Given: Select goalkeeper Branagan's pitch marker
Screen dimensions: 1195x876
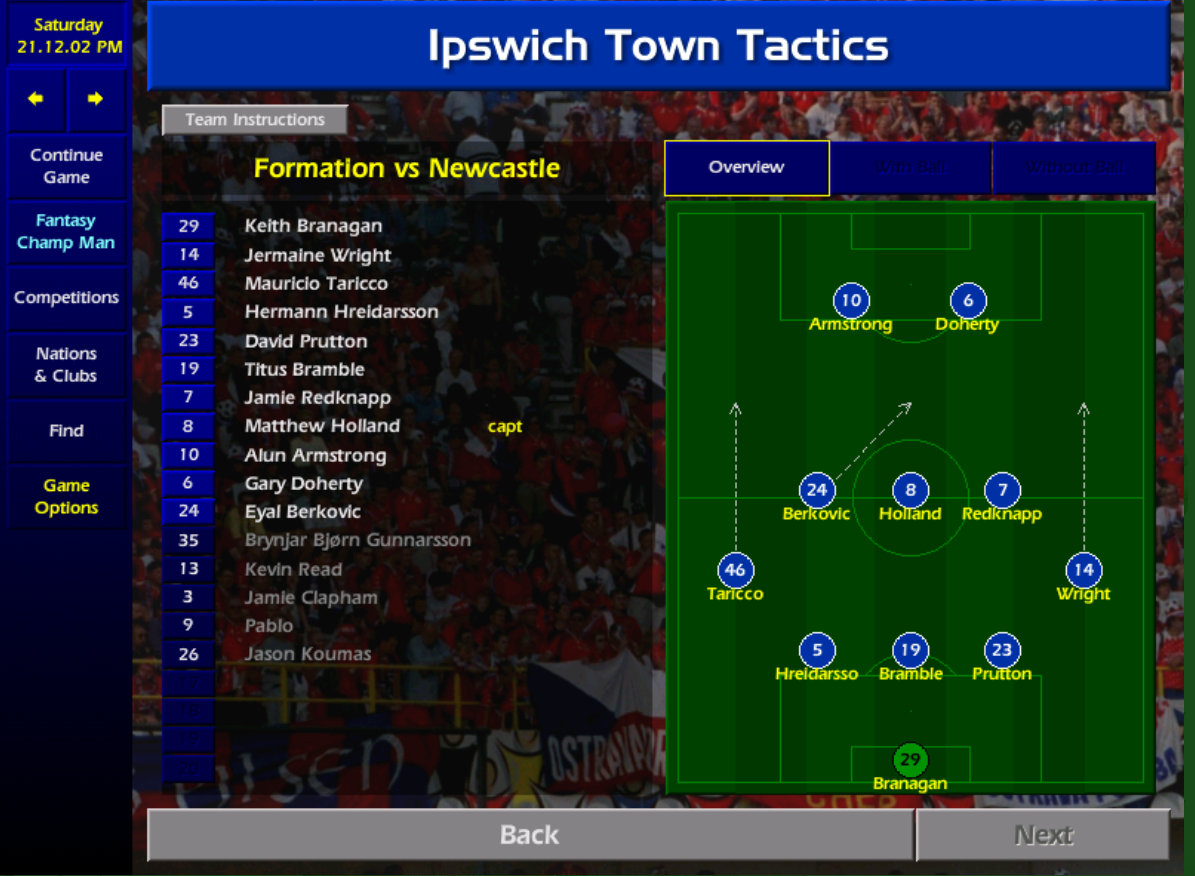Looking at the screenshot, I should tap(910, 760).
